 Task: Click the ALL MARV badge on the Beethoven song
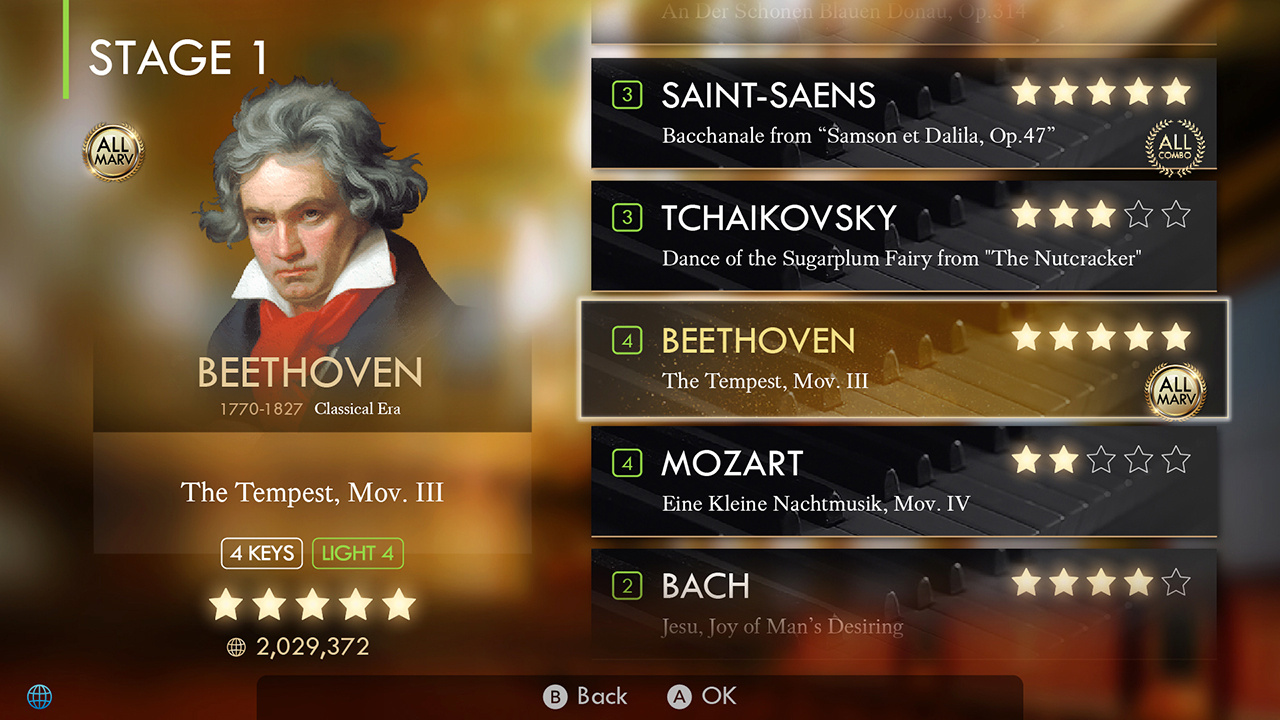[1177, 393]
